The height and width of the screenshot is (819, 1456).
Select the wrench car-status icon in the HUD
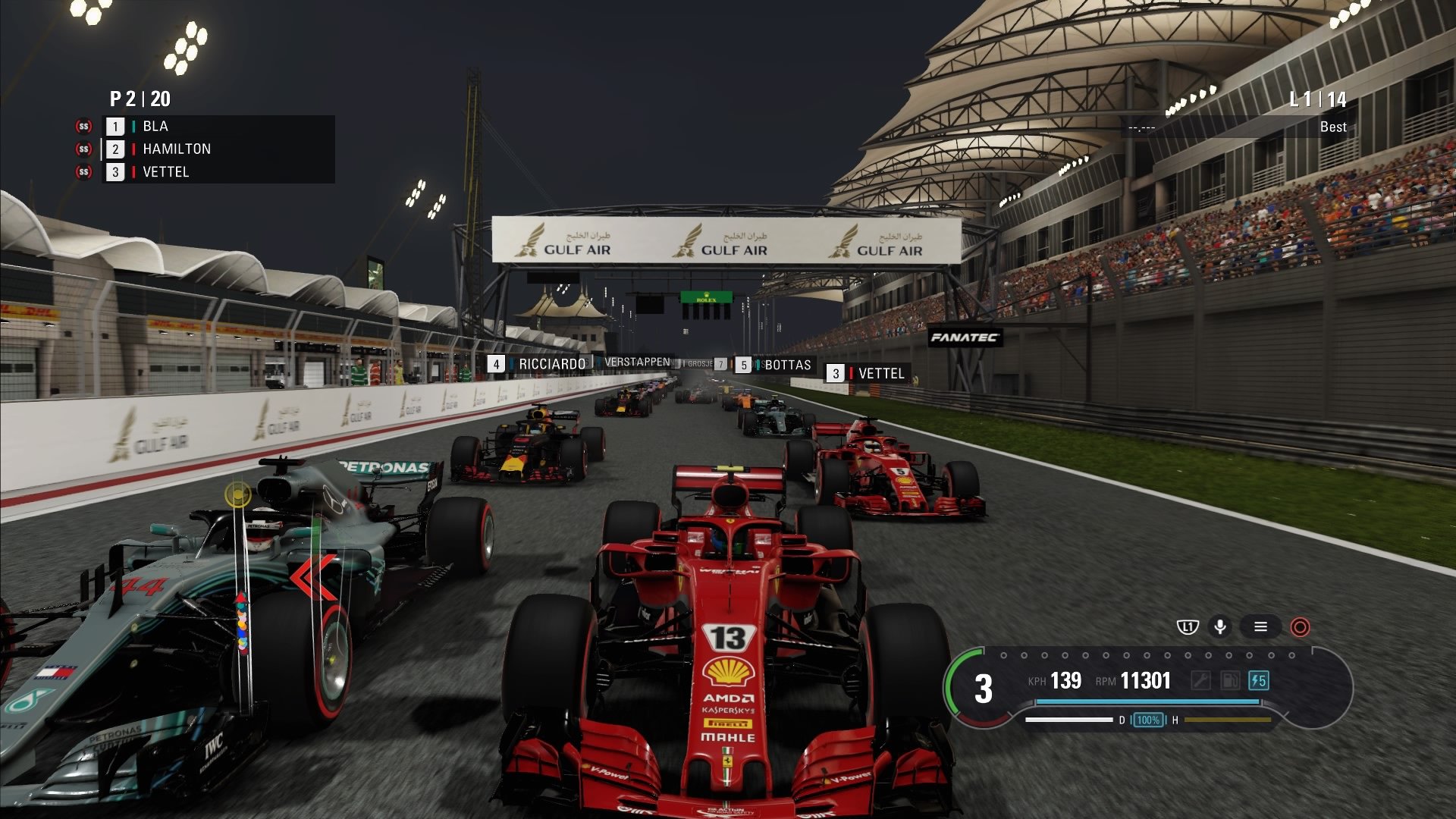tap(1202, 680)
